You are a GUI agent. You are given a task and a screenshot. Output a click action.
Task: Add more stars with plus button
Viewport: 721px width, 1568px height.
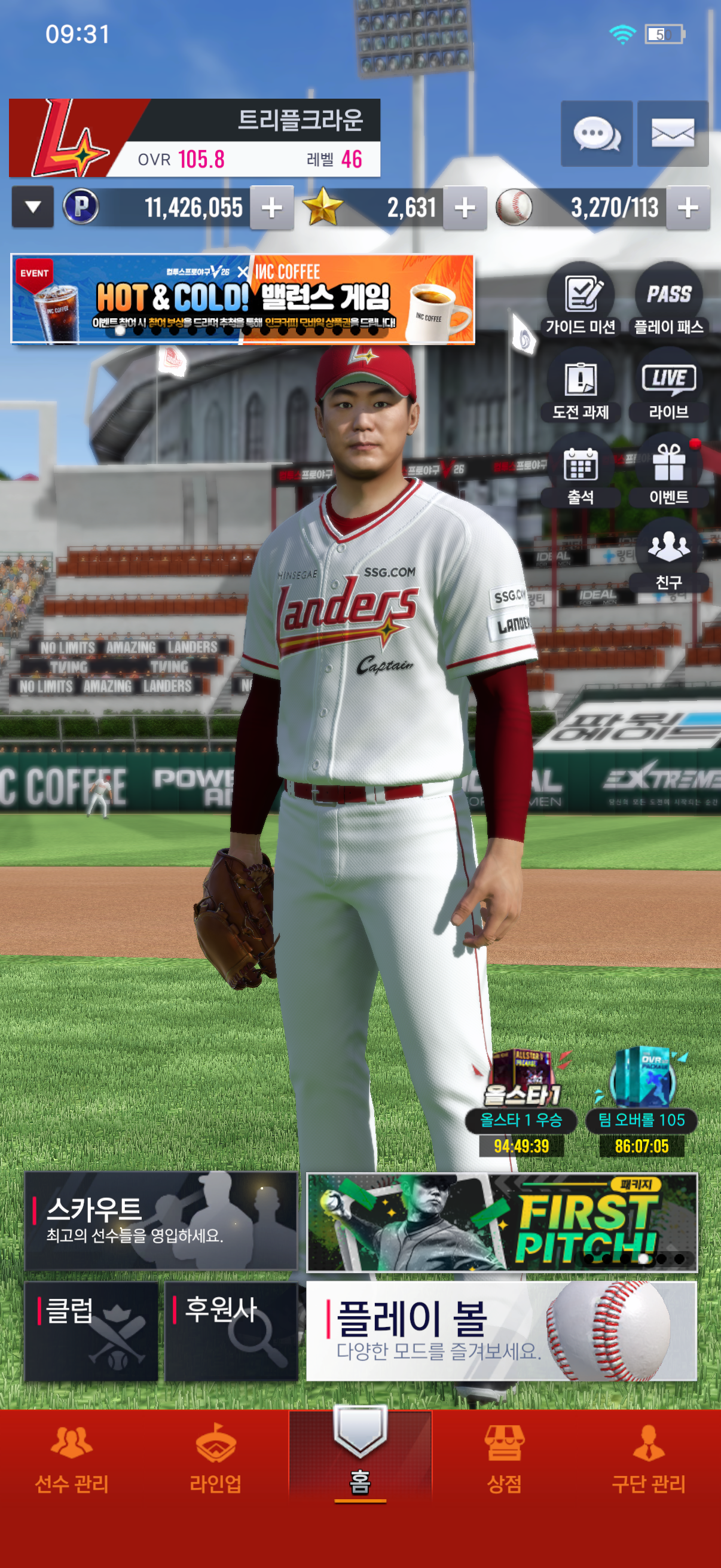coord(465,208)
